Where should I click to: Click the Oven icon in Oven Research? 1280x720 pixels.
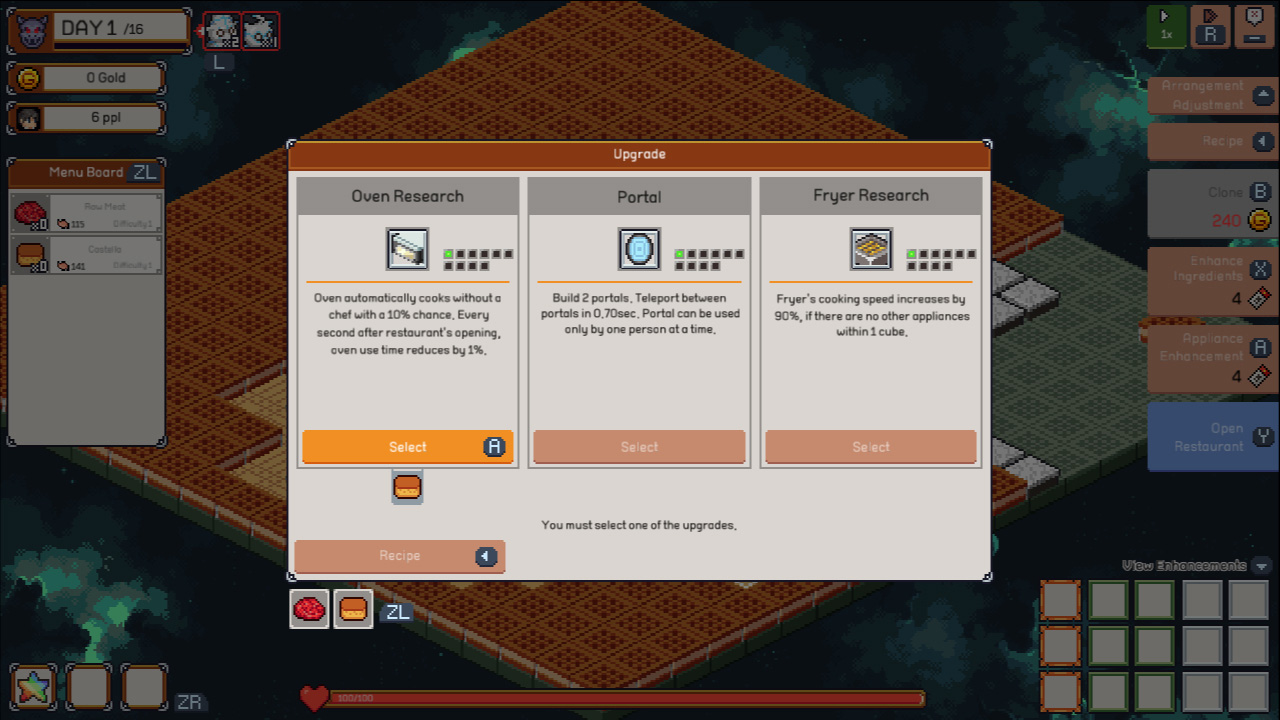click(408, 248)
